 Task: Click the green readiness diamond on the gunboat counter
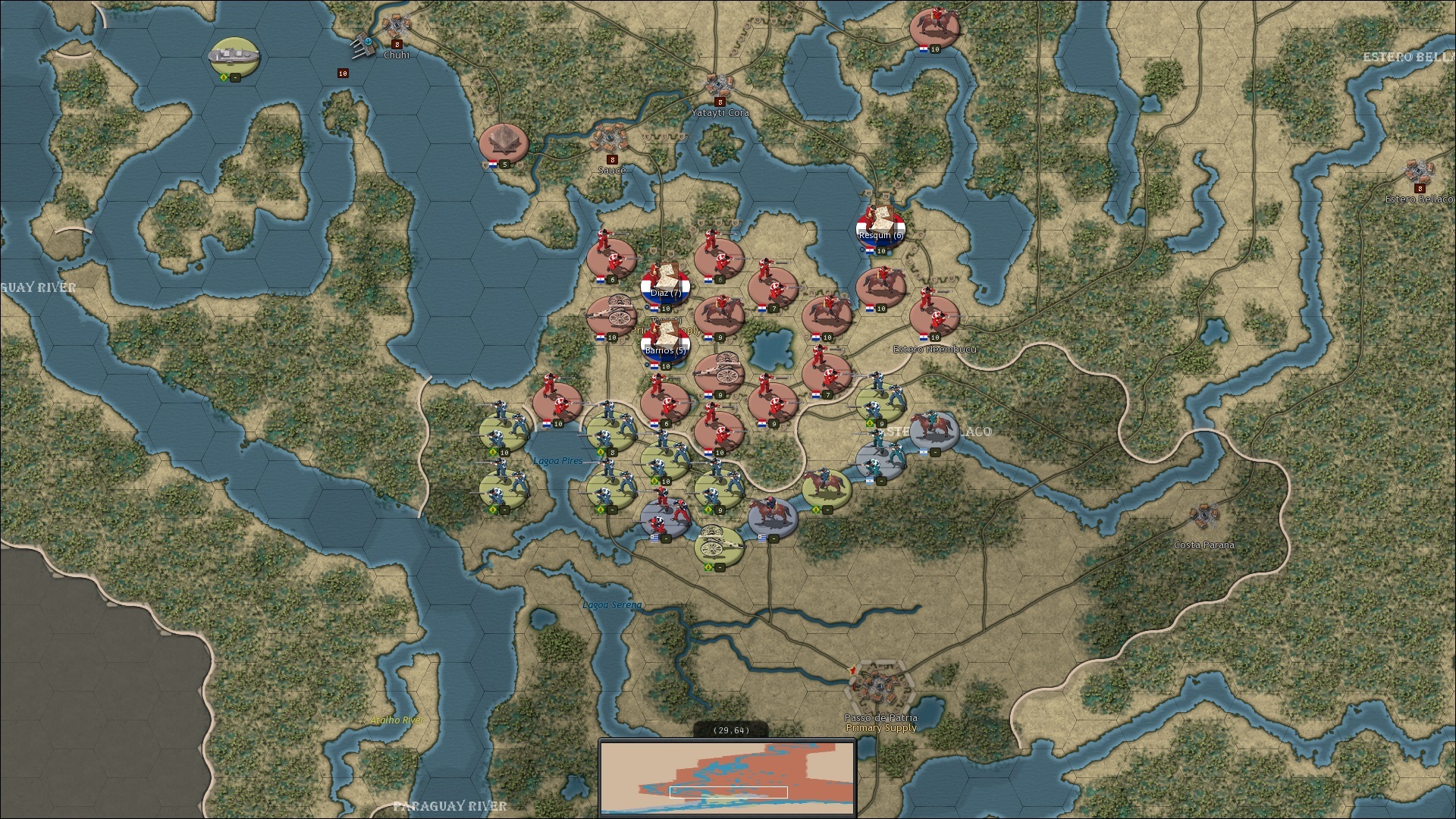(224, 77)
